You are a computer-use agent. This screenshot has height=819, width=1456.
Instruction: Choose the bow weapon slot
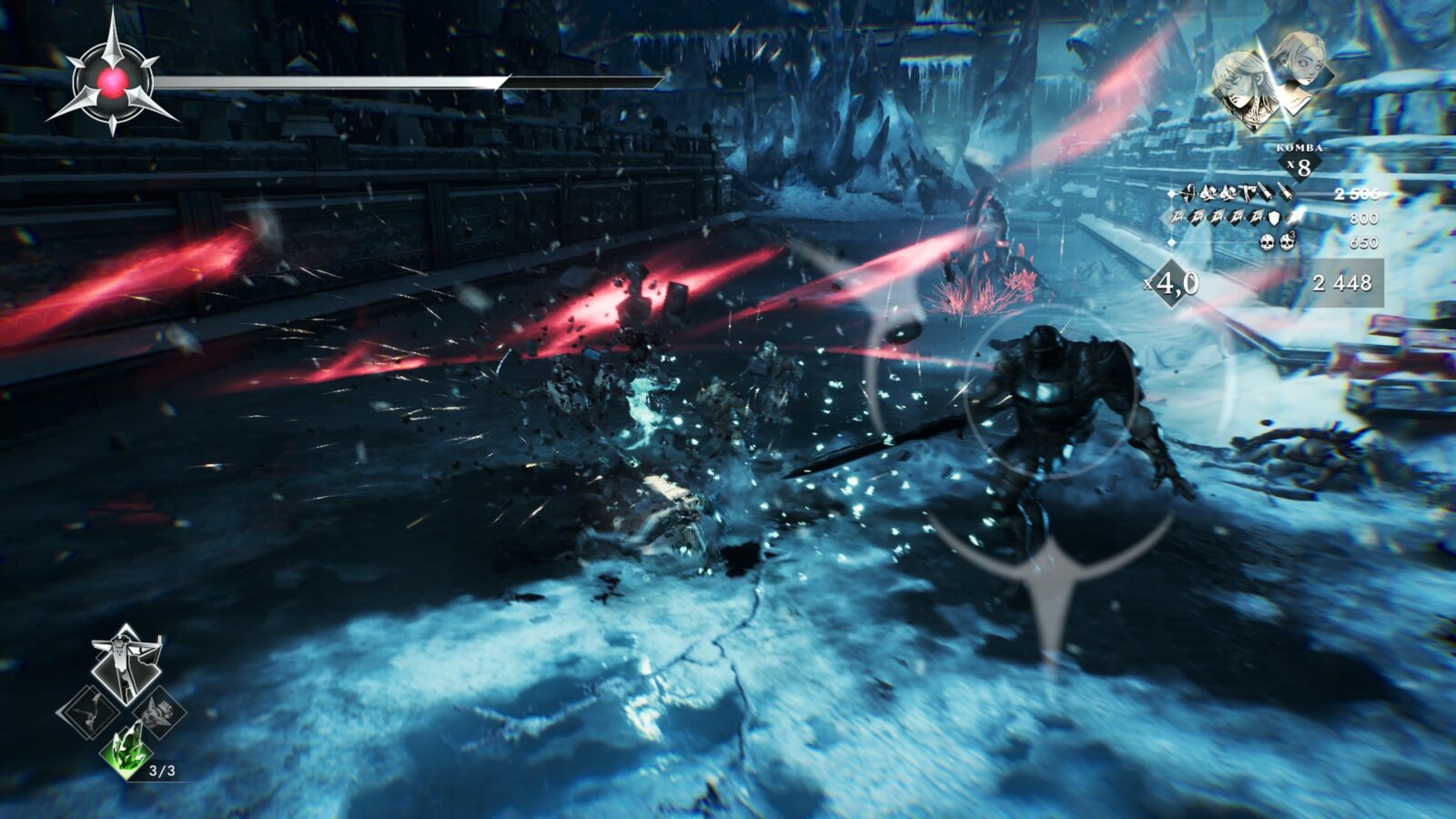(x=89, y=710)
